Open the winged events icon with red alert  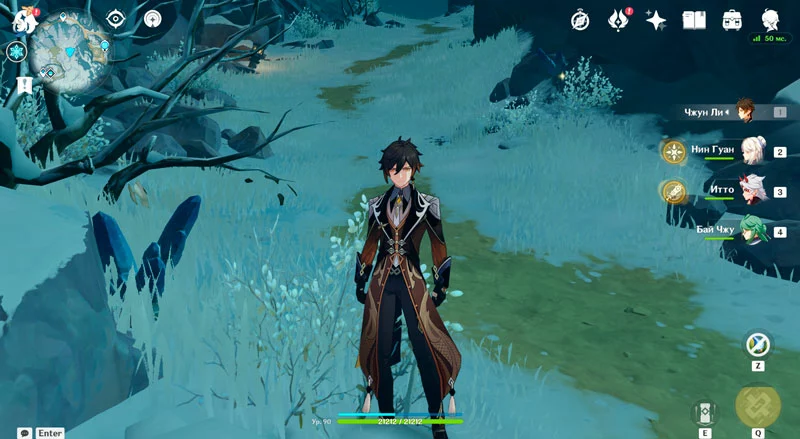620,19
